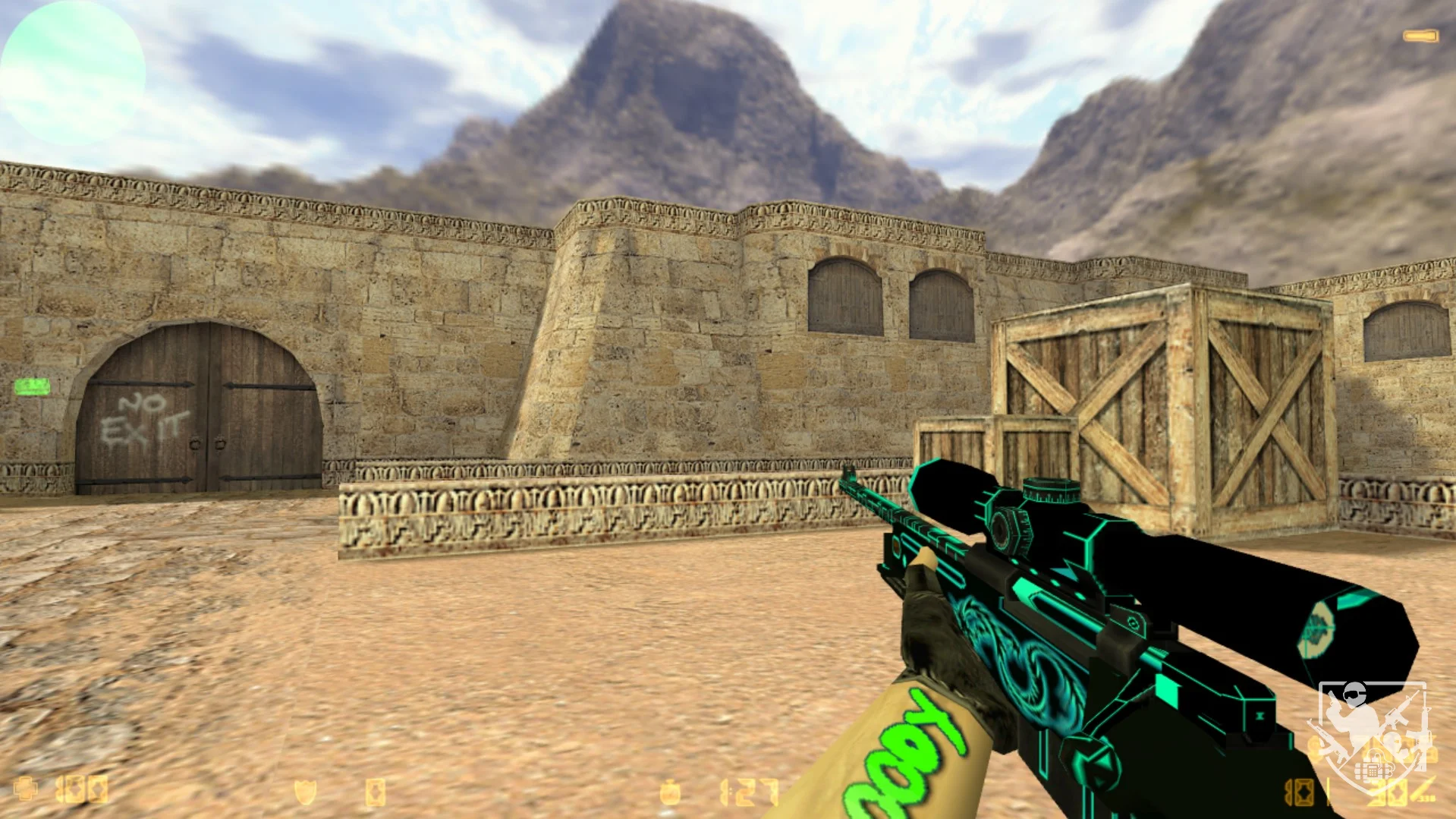Screen dimensions: 1456x819
Task: Click the round timer stopwatch icon
Action: point(669,793)
